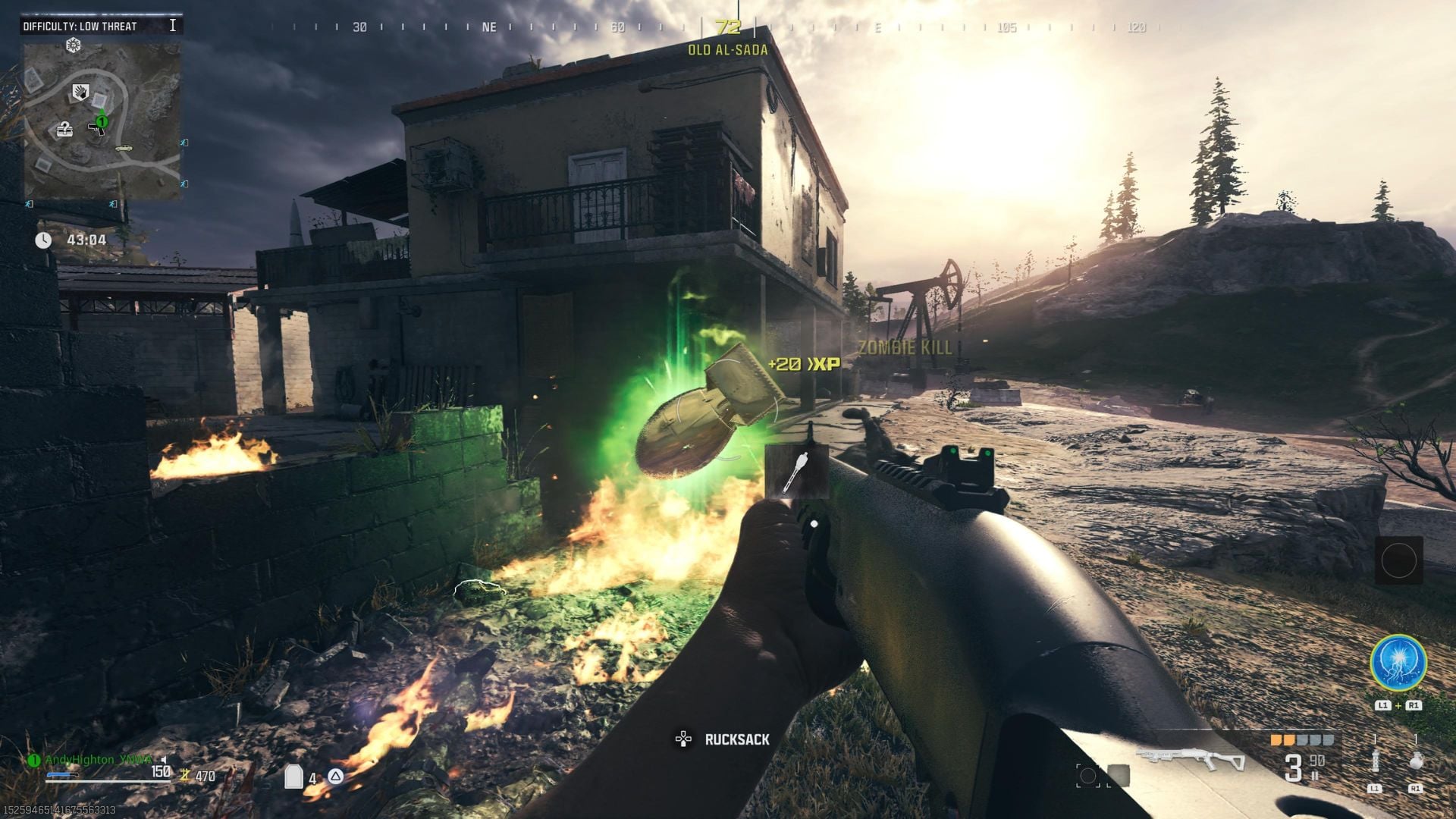This screenshot has width=1456, height=819.
Task: Click the pistol wall-buy icon on minimap
Action: coord(96,130)
